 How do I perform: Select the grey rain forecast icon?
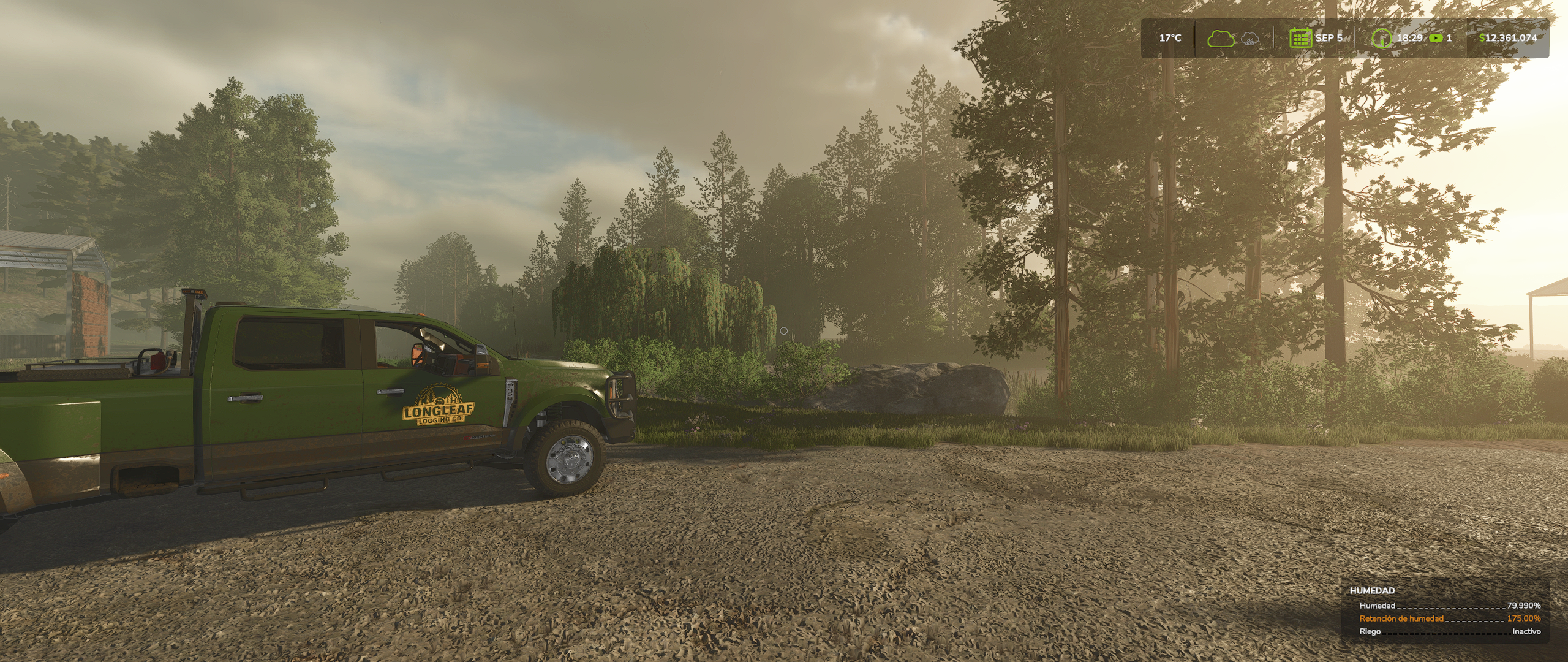(1249, 40)
